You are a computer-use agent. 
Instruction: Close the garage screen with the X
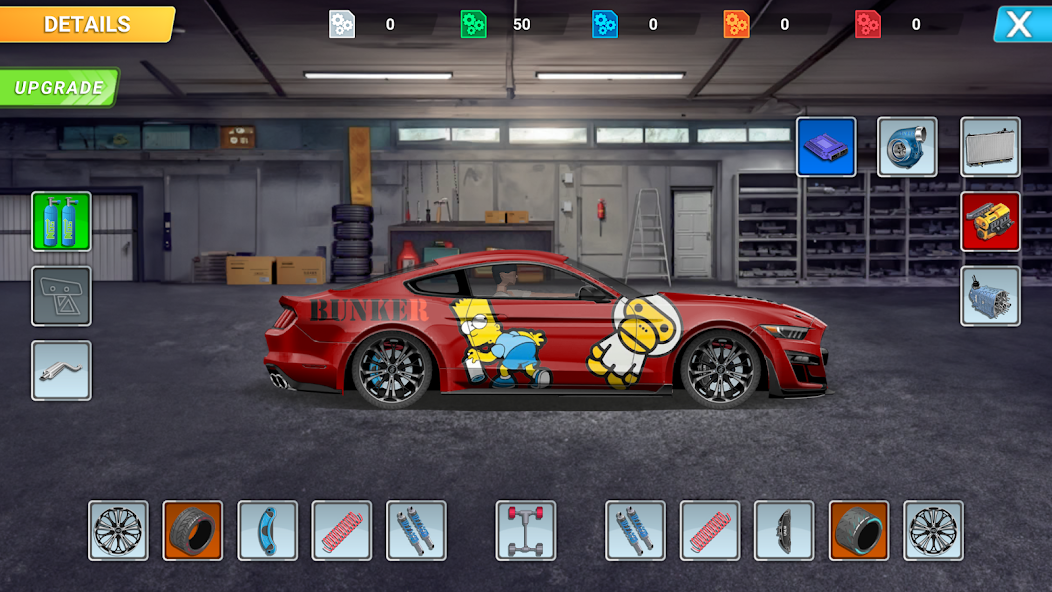pyautogui.click(x=1020, y=24)
